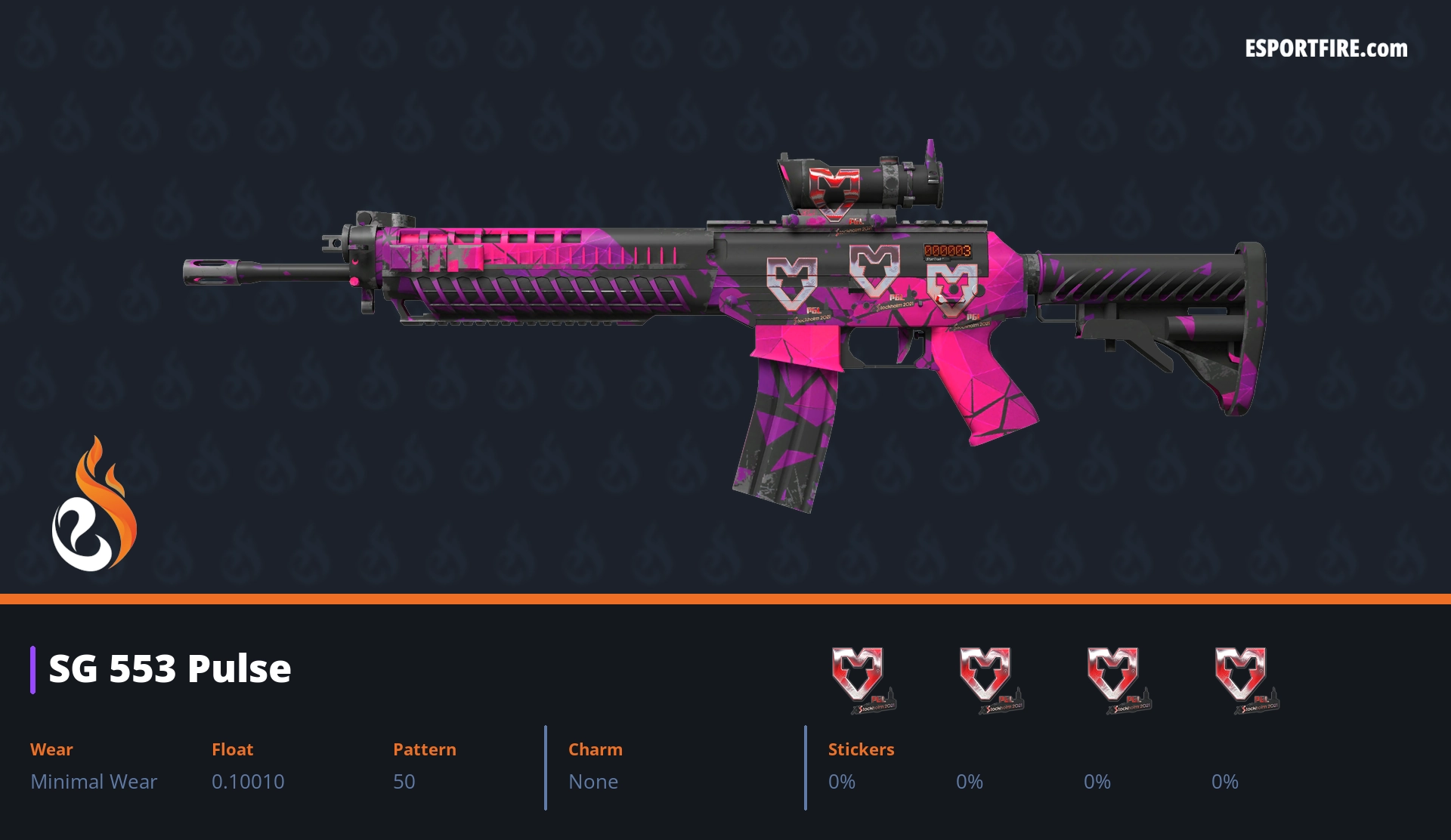The image size is (1451, 840).
Task: Click the Esportfire flame logo
Action: pyautogui.click(x=94, y=505)
